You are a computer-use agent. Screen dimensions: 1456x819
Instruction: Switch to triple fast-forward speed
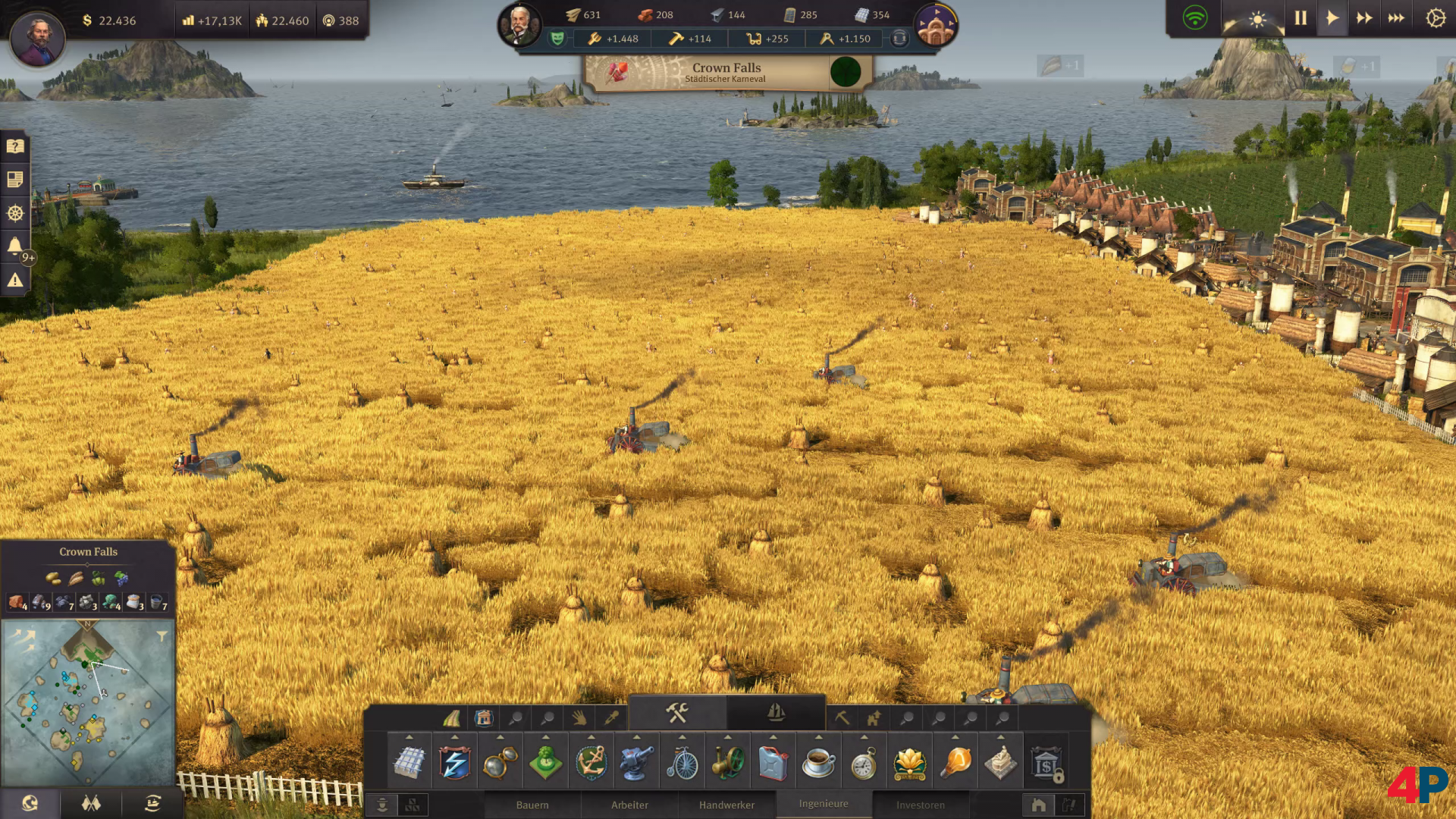click(x=1396, y=18)
